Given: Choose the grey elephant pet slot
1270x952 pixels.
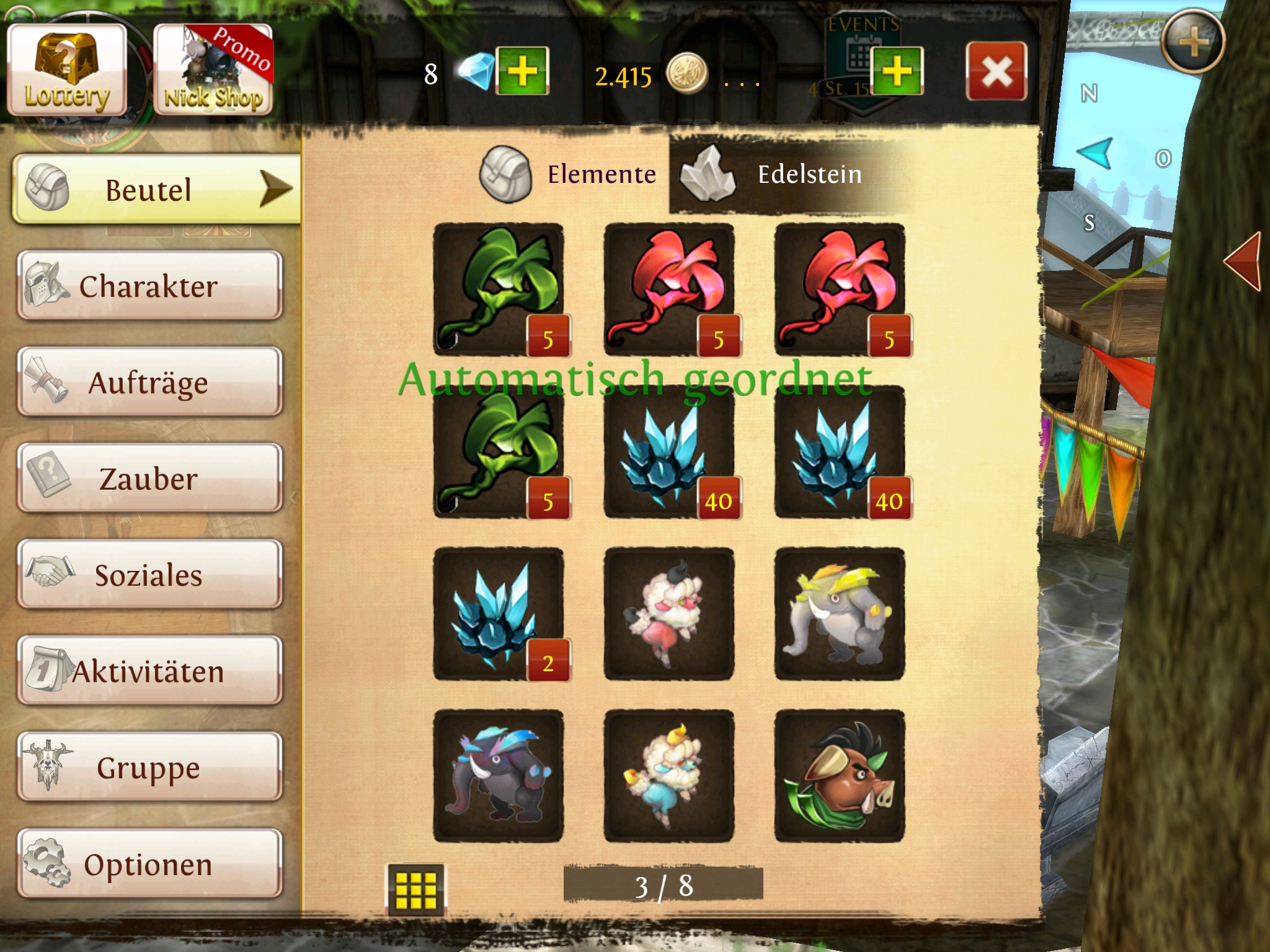Looking at the screenshot, I should tap(840, 614).
